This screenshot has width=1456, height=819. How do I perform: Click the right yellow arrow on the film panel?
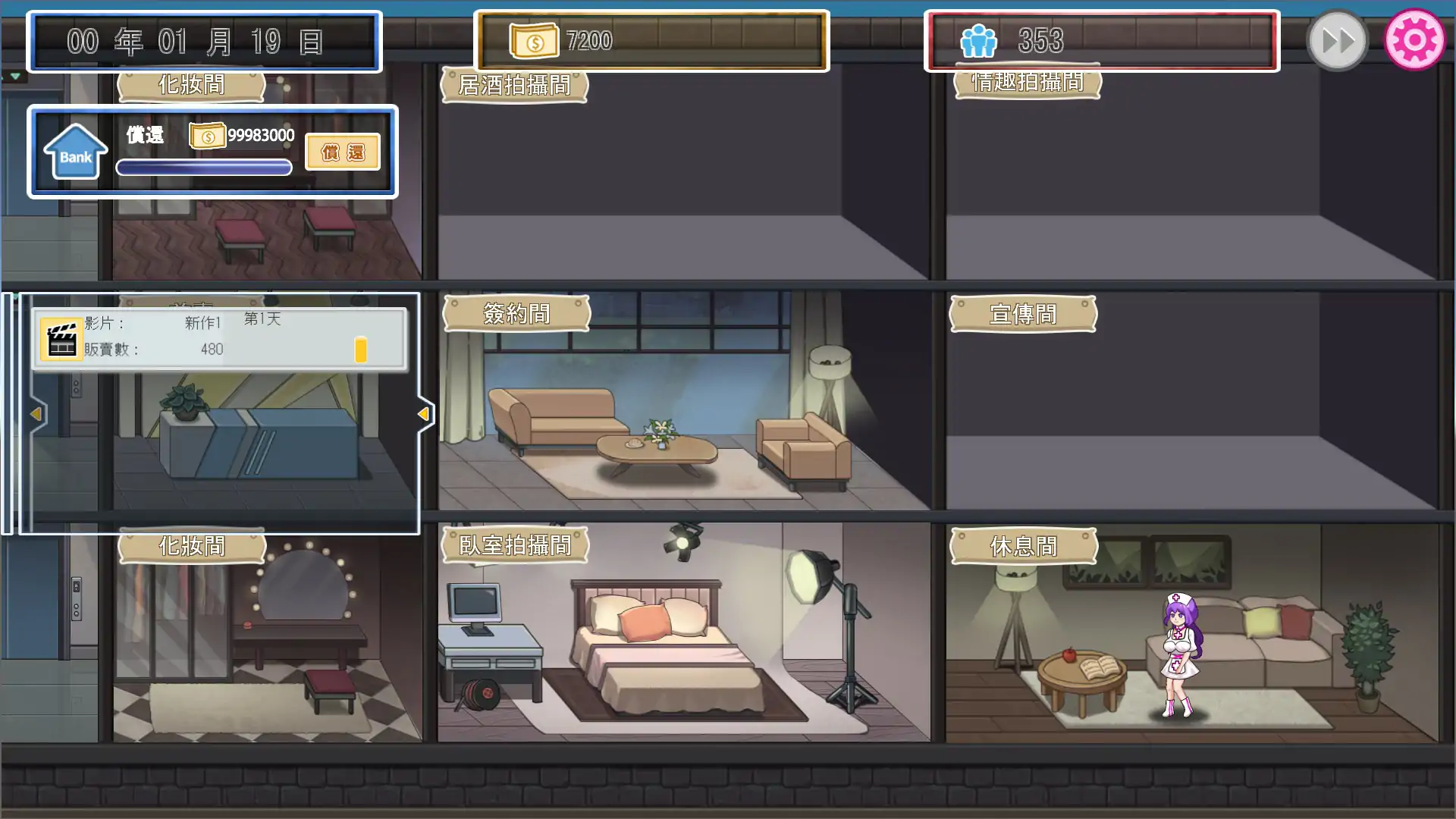423,414
